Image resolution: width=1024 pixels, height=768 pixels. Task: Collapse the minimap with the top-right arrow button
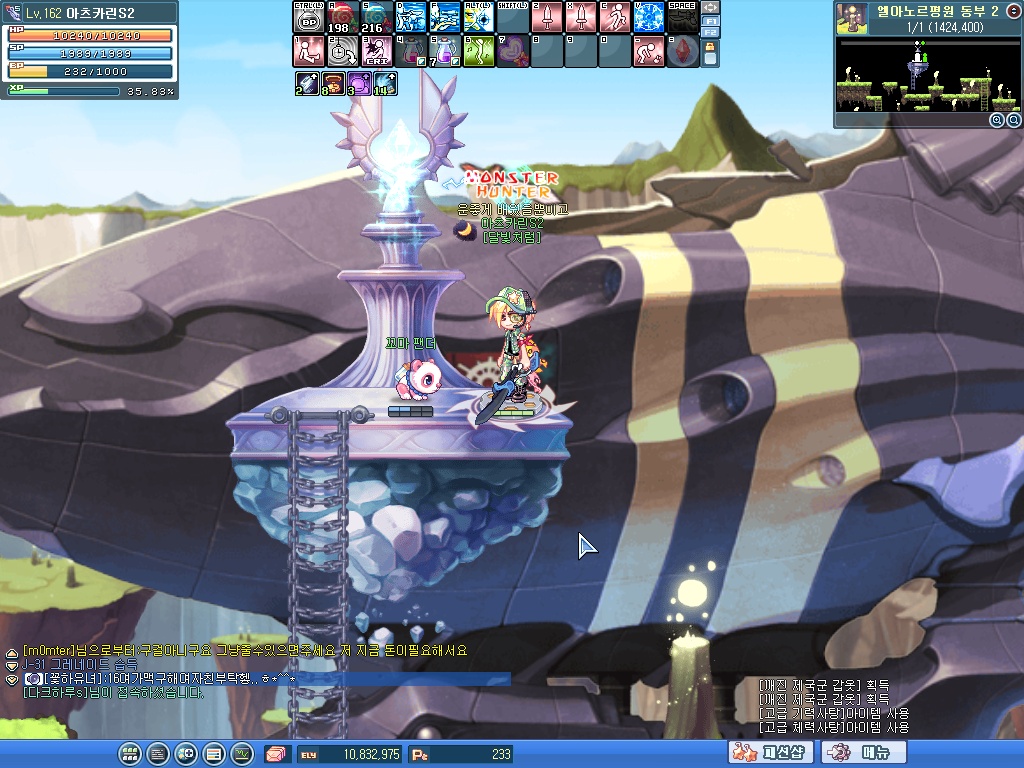pyautogui.click(x=1013, y=10)
